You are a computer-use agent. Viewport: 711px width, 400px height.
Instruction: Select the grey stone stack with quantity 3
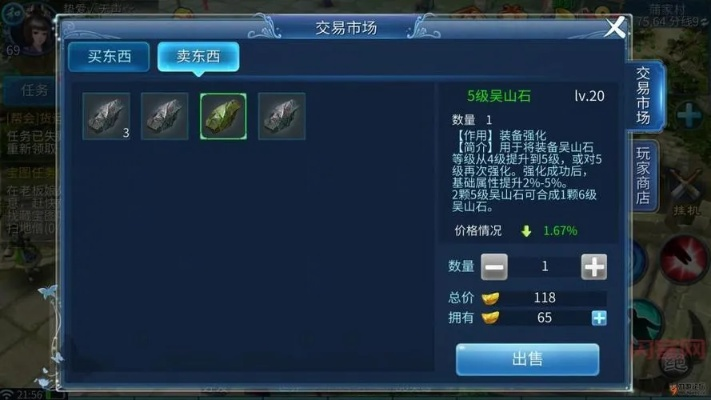pos(106,116)
